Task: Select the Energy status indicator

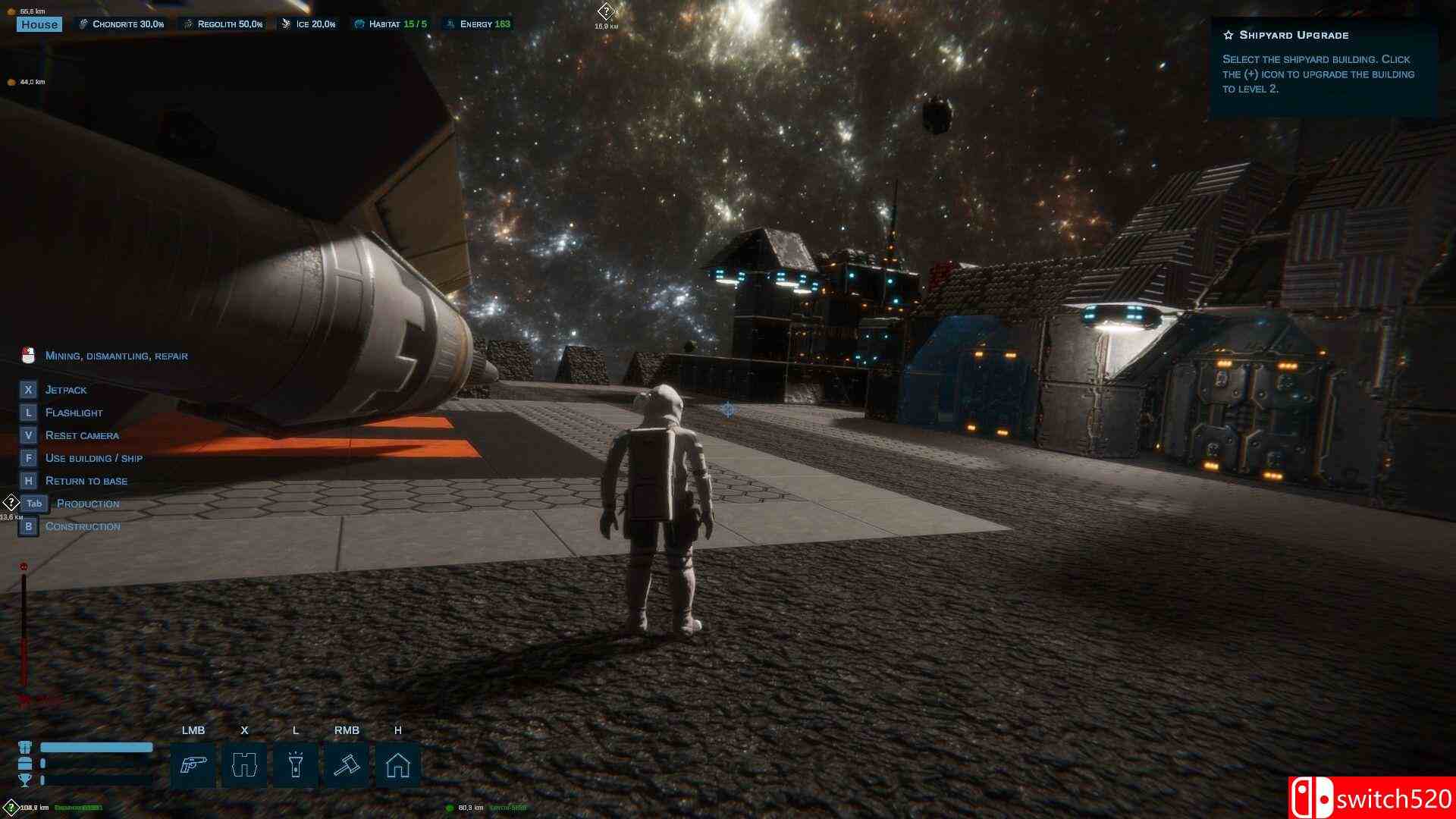Action: [479, 24]
